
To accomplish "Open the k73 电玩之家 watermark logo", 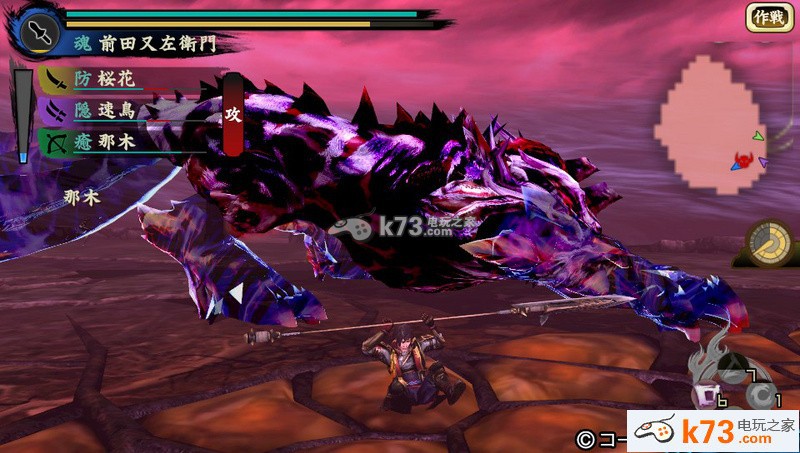I will tap(713, 431).
